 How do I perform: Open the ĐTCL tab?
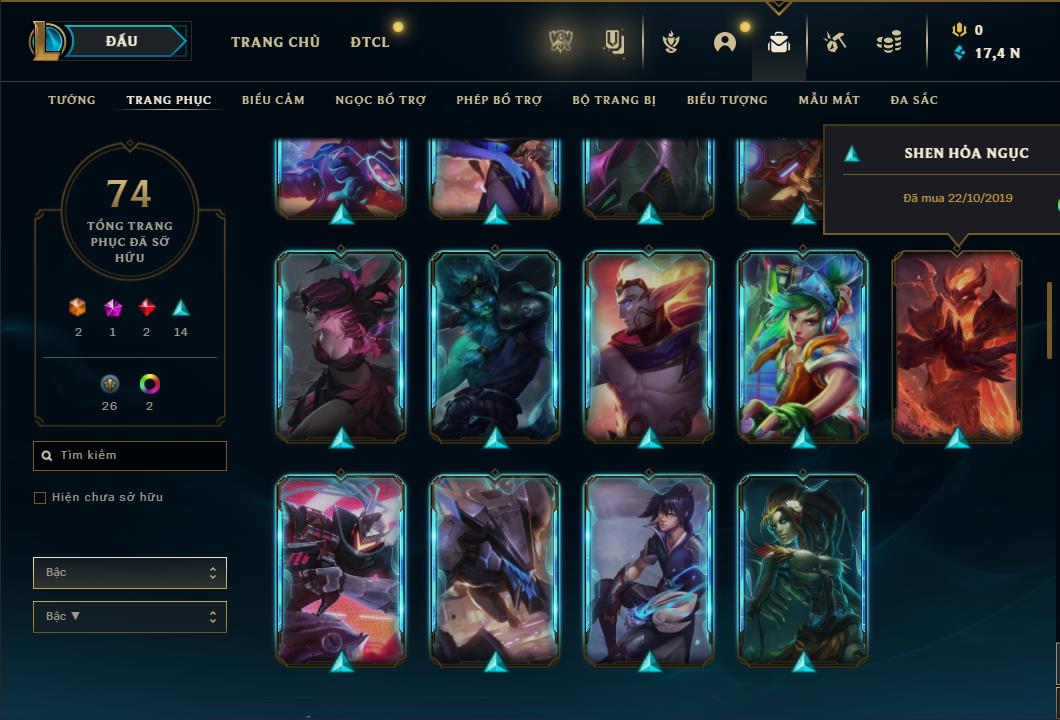click(370, 42)
